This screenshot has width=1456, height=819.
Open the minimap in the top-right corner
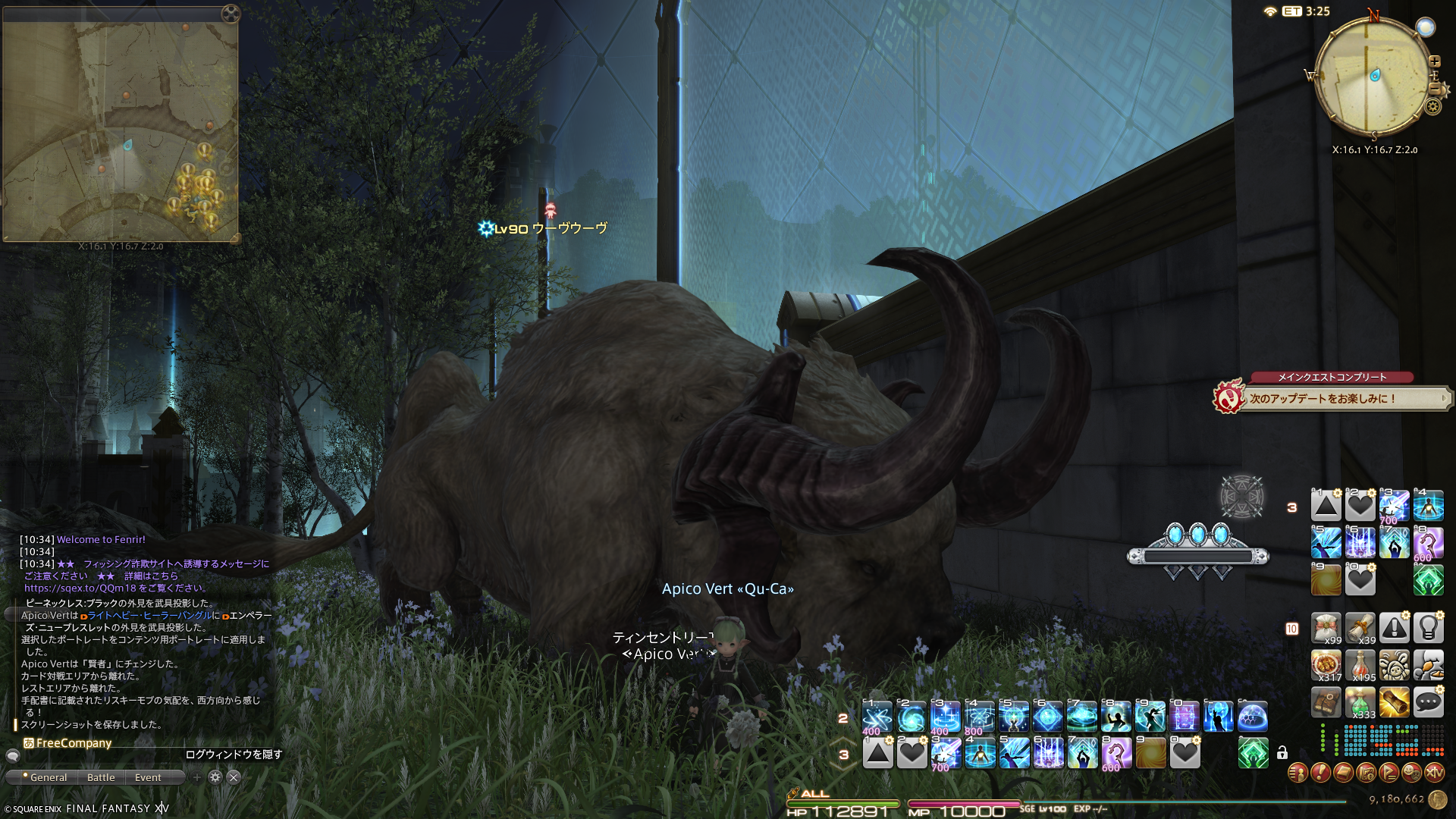[1374, 76]
